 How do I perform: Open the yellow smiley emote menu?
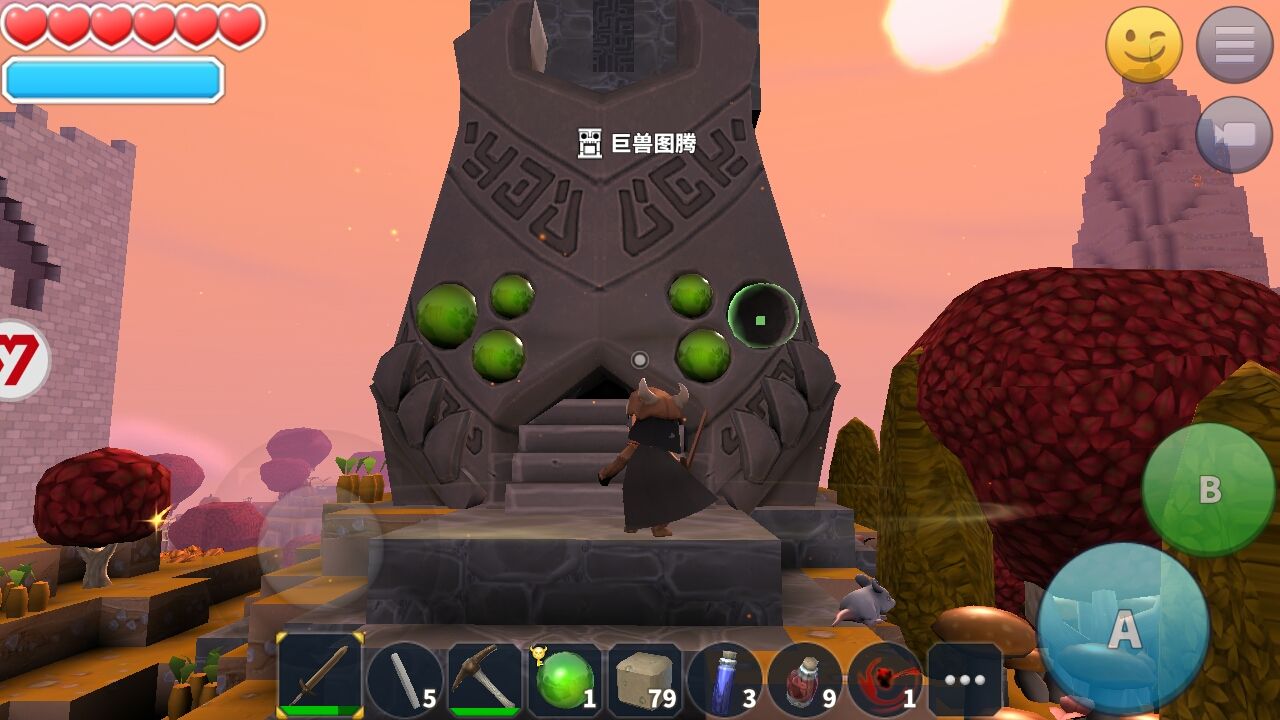point(1144,45)
